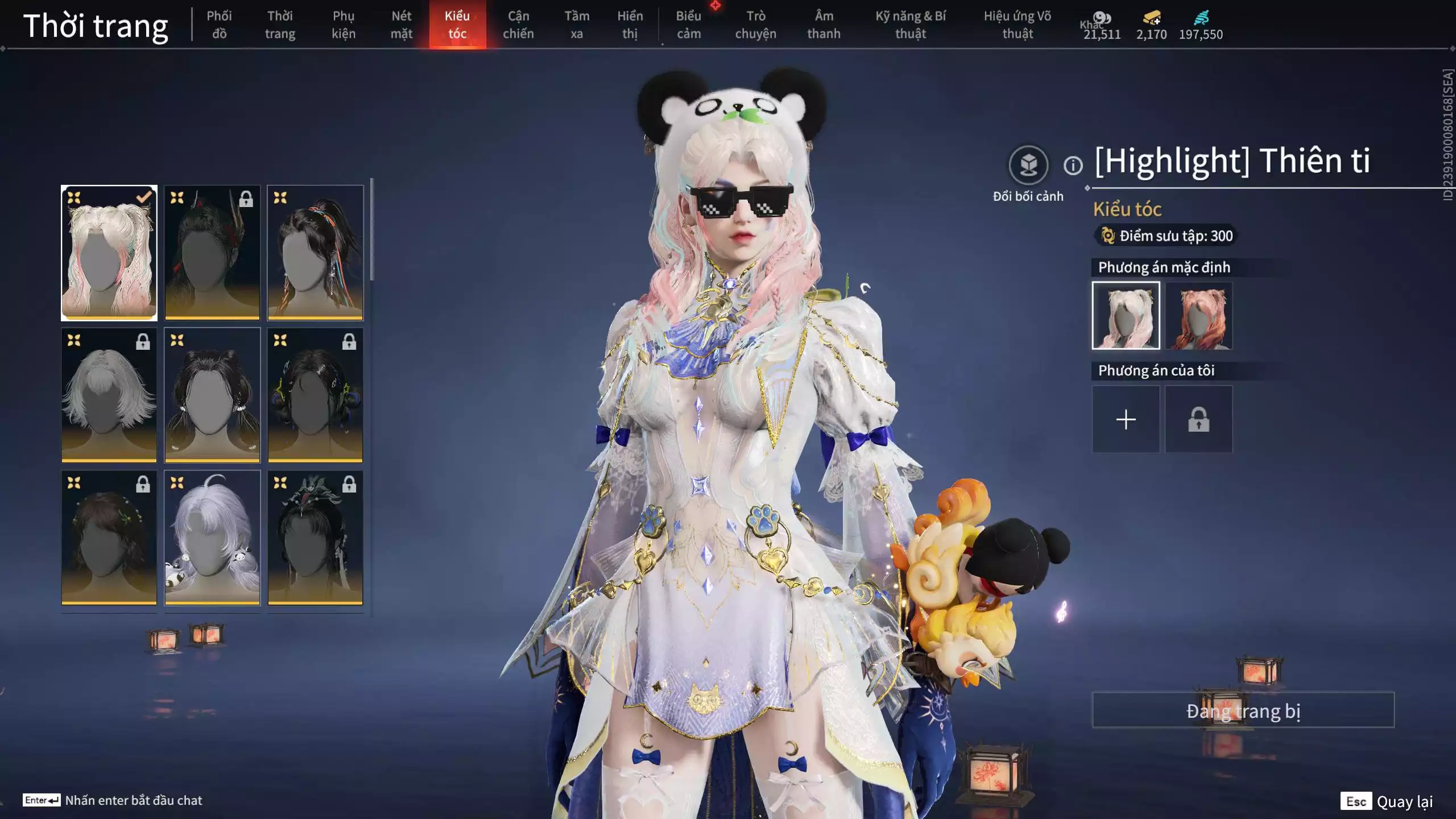Click the Đang trang bị button
Viewport: 1456px width, 819px height.
[x=1243, y=710]
